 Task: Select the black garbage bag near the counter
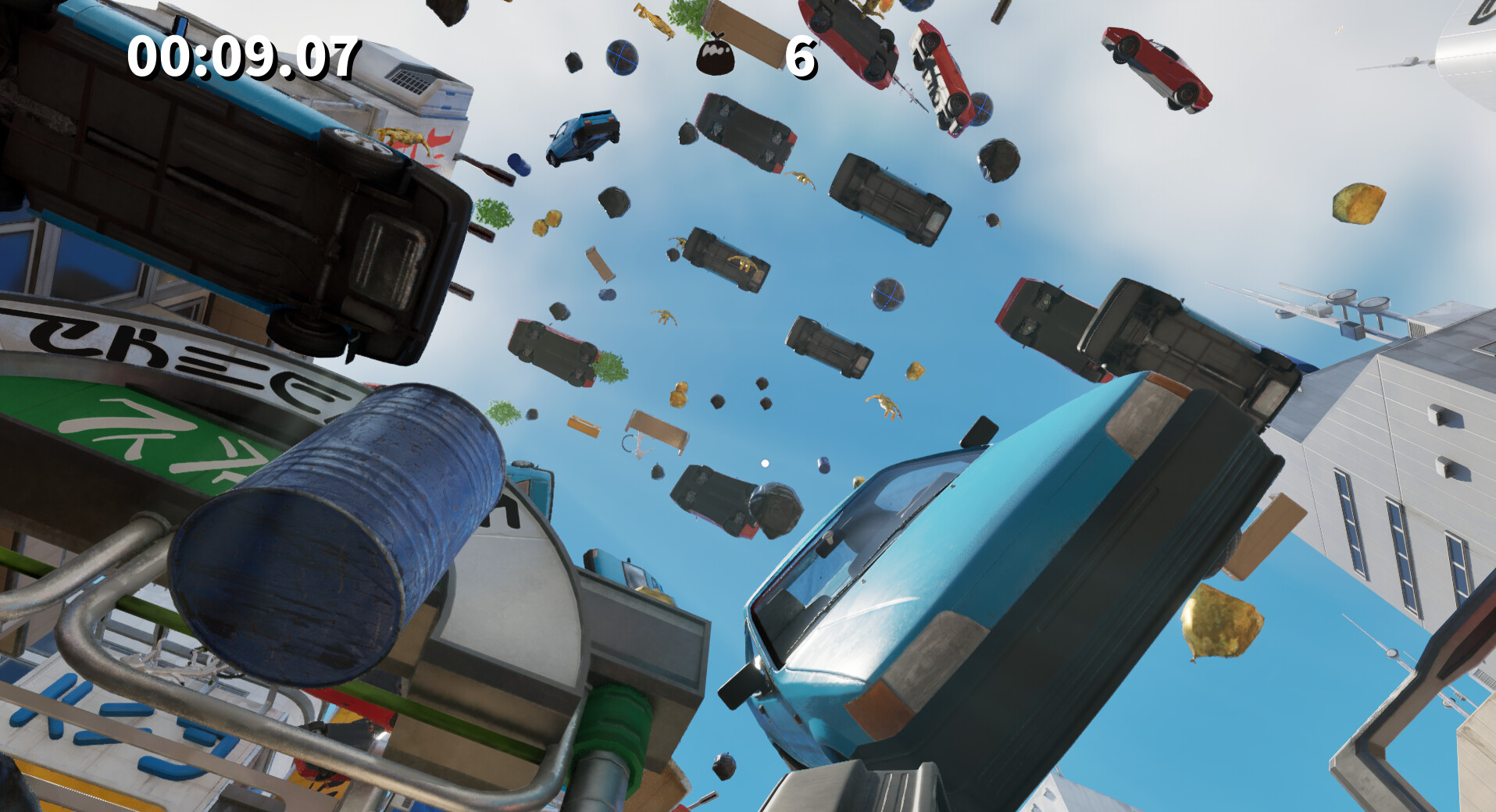click(x=715, y=55)
